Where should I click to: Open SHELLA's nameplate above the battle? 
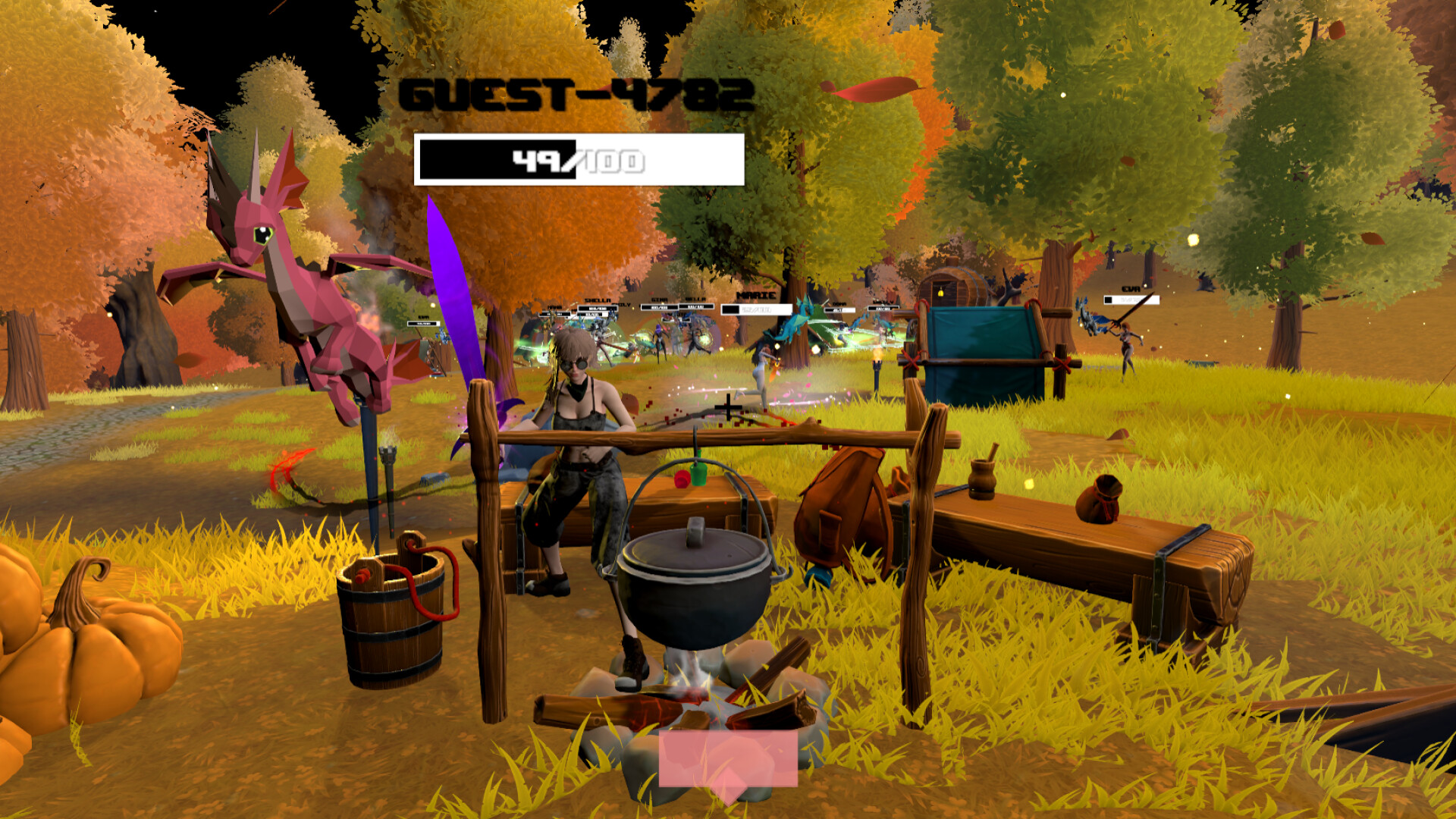tap(597, 299)
